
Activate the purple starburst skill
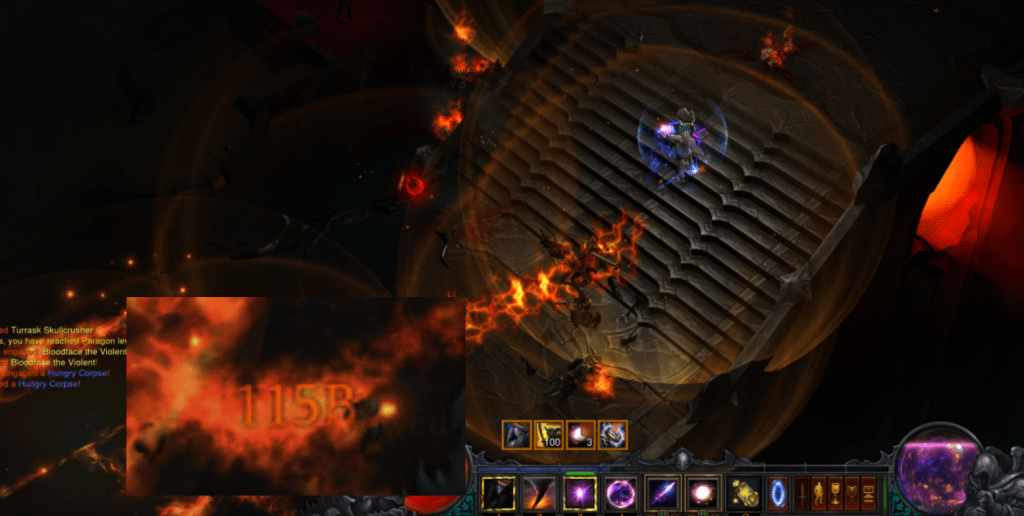(x=580, y=493)
